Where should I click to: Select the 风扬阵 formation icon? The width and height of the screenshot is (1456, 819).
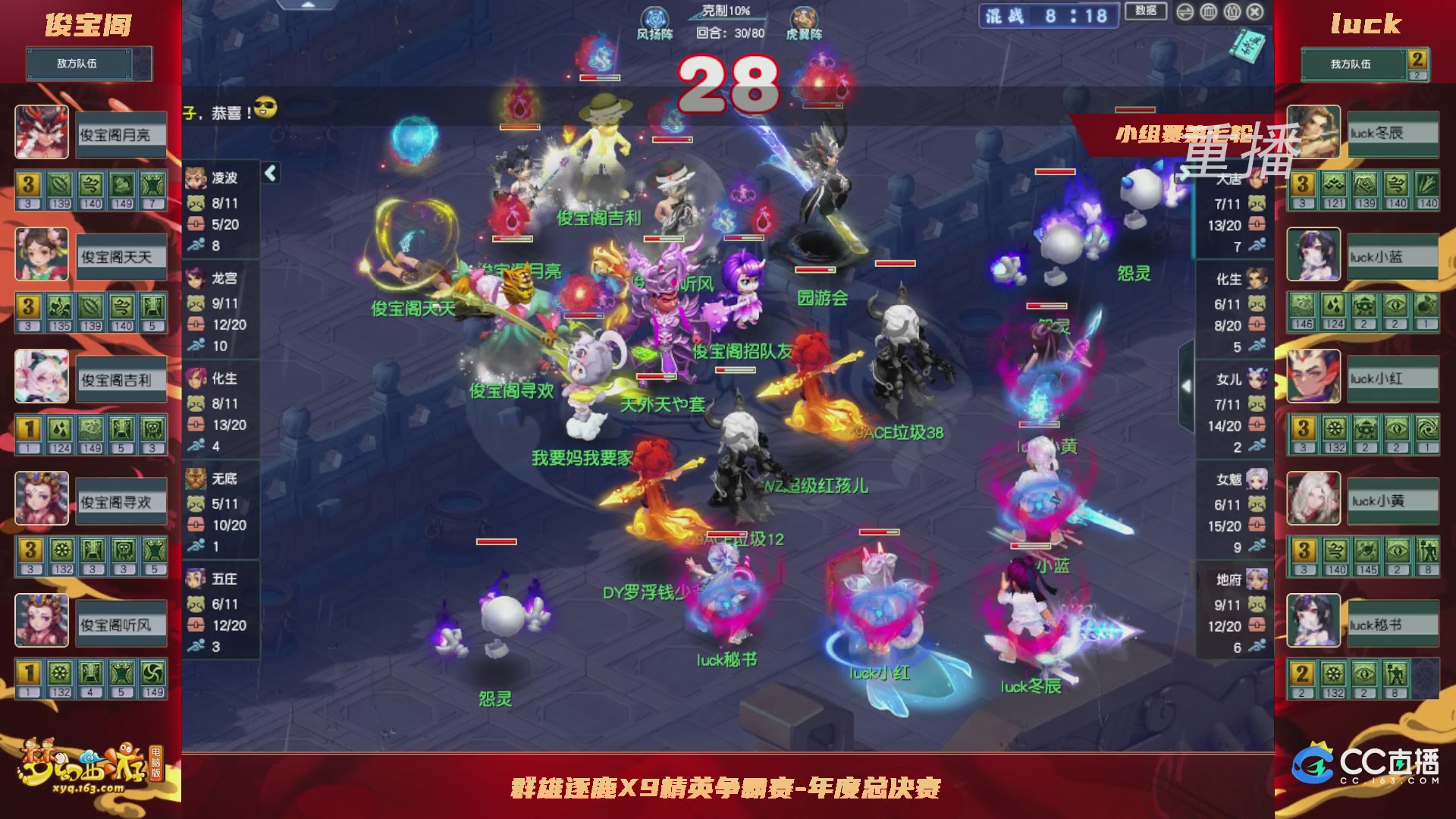(654, 17)
